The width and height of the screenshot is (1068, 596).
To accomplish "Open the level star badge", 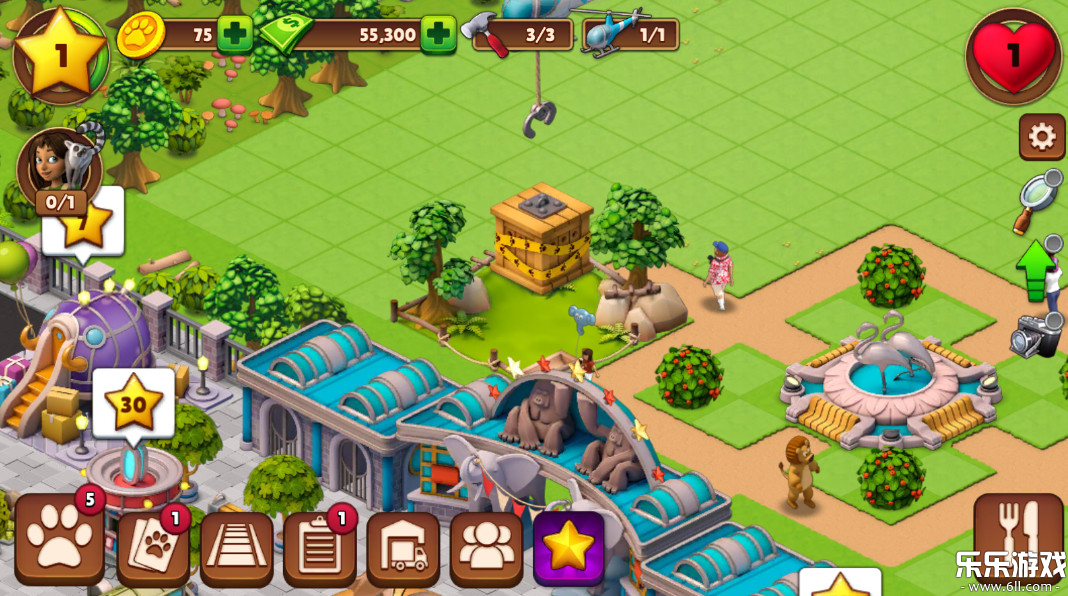I will (x=60, y=54).
